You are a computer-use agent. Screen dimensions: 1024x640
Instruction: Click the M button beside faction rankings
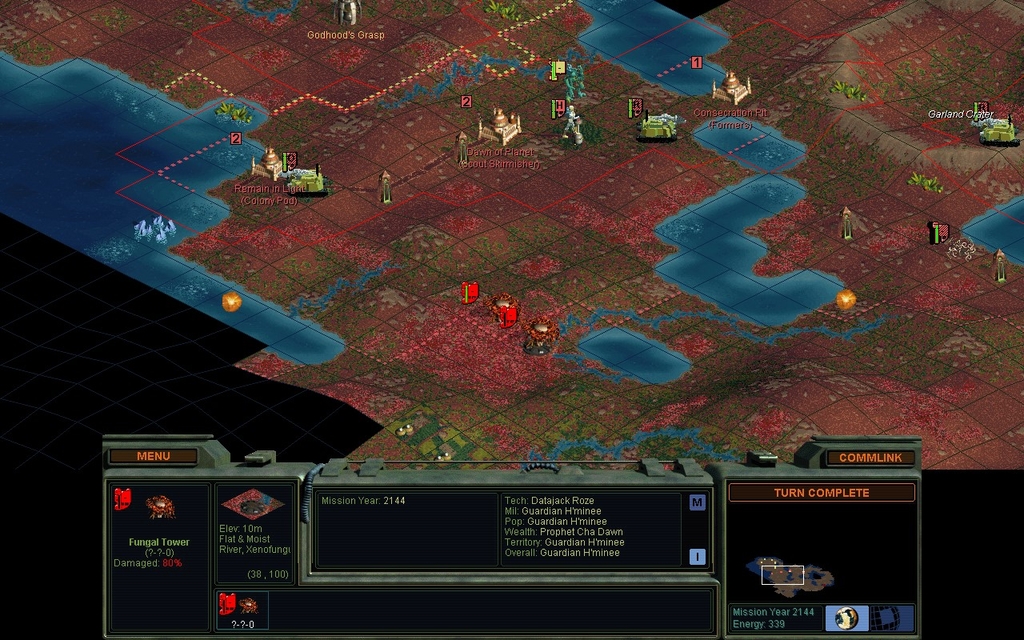pos(697,503)
